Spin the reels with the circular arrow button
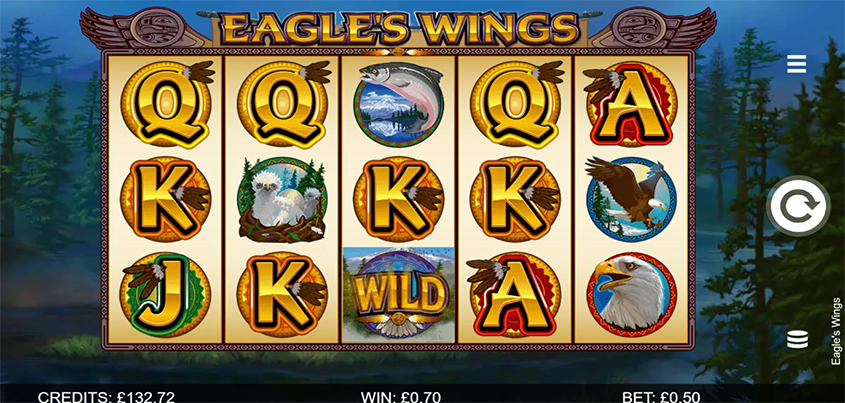The image size is (845, 403). coord(798,206)
